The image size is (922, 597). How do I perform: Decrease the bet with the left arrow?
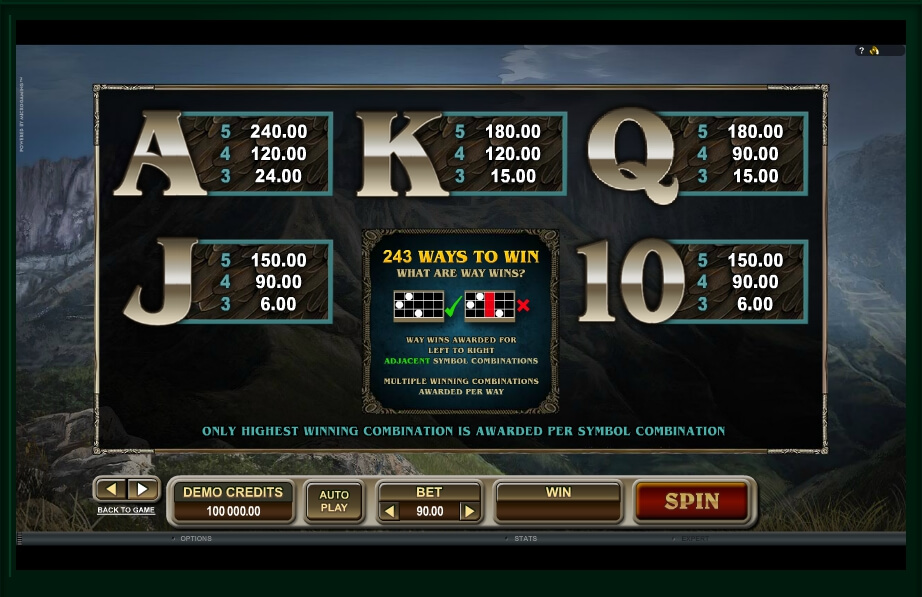390,511
